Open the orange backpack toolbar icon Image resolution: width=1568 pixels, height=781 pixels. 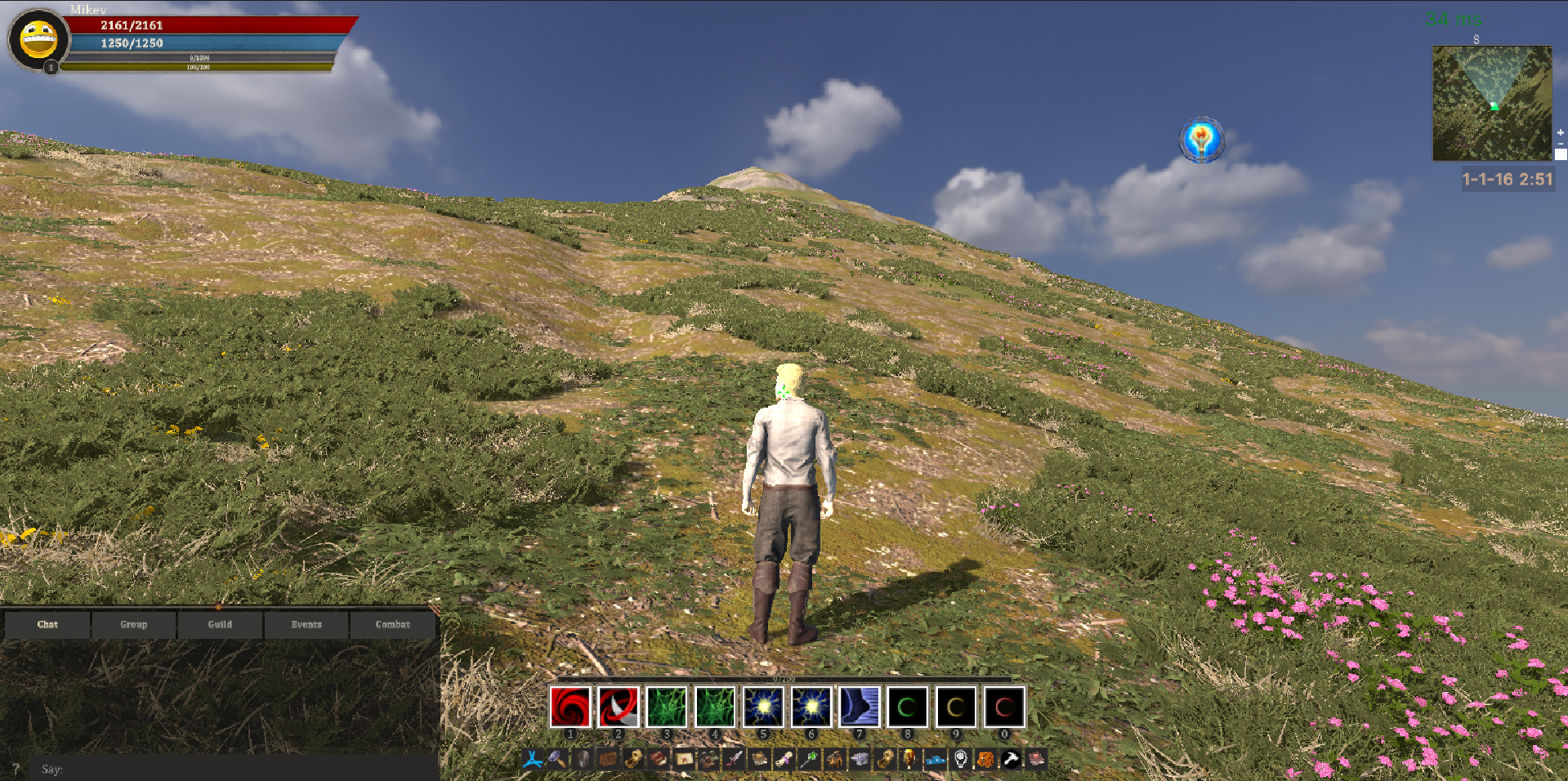click(985, 760)
